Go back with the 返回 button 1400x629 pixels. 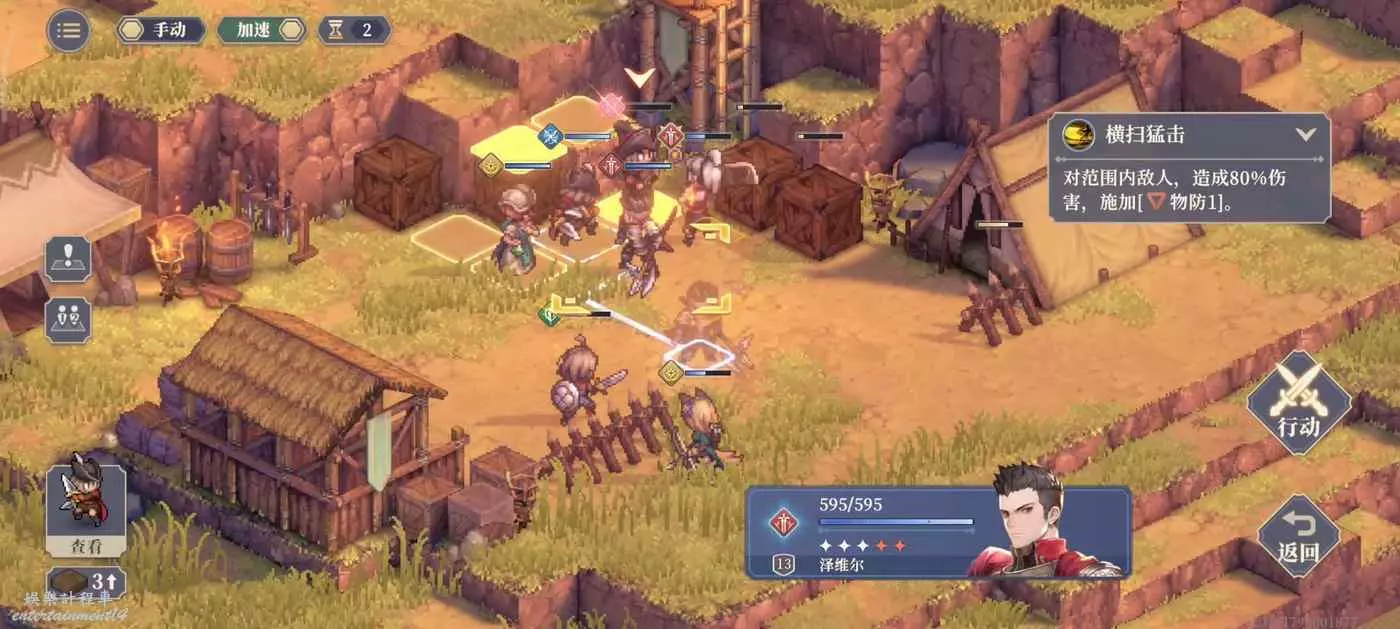(1298, 535)
